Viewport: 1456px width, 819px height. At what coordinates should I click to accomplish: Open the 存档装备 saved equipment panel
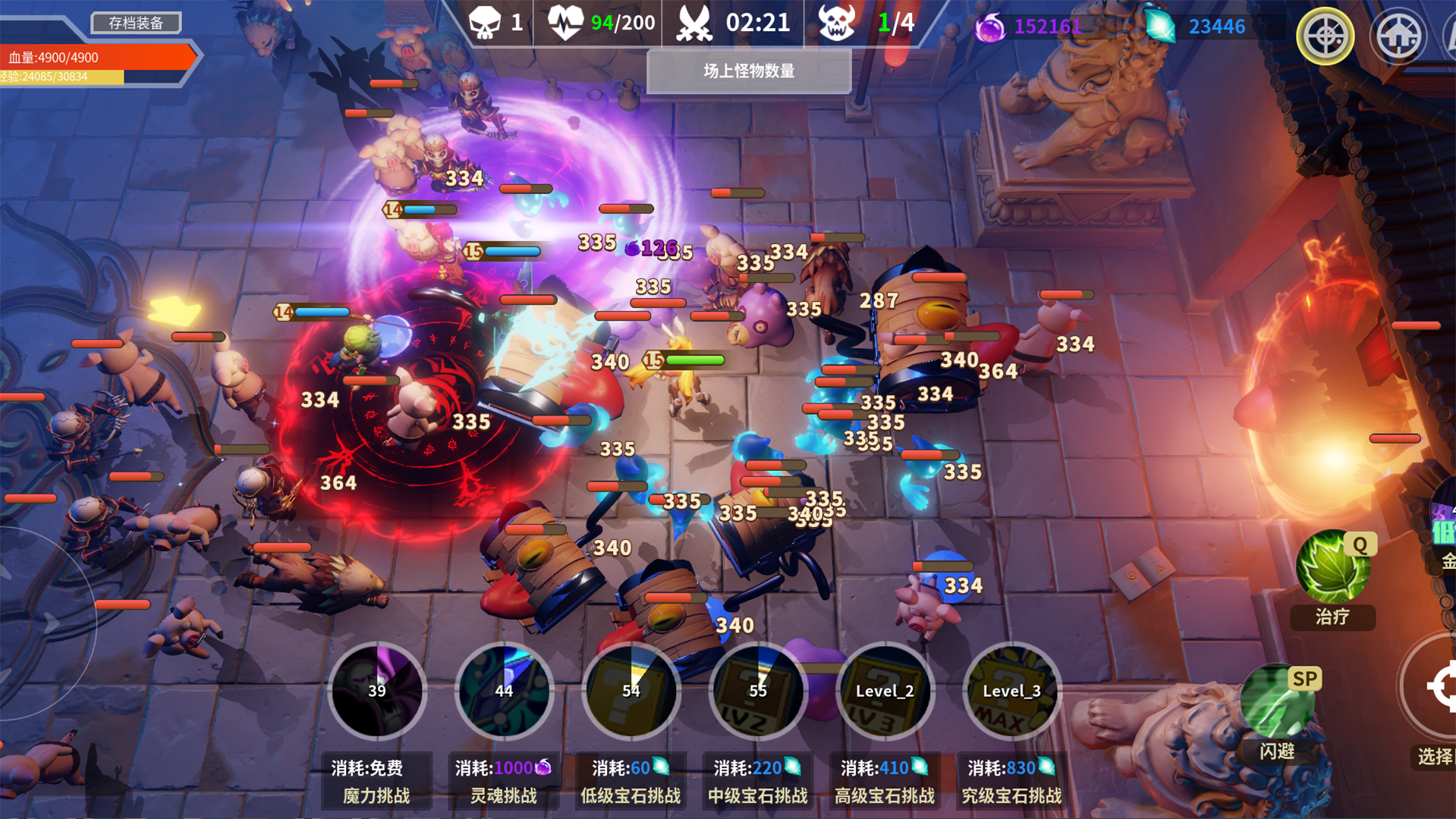tap(135, 22)
